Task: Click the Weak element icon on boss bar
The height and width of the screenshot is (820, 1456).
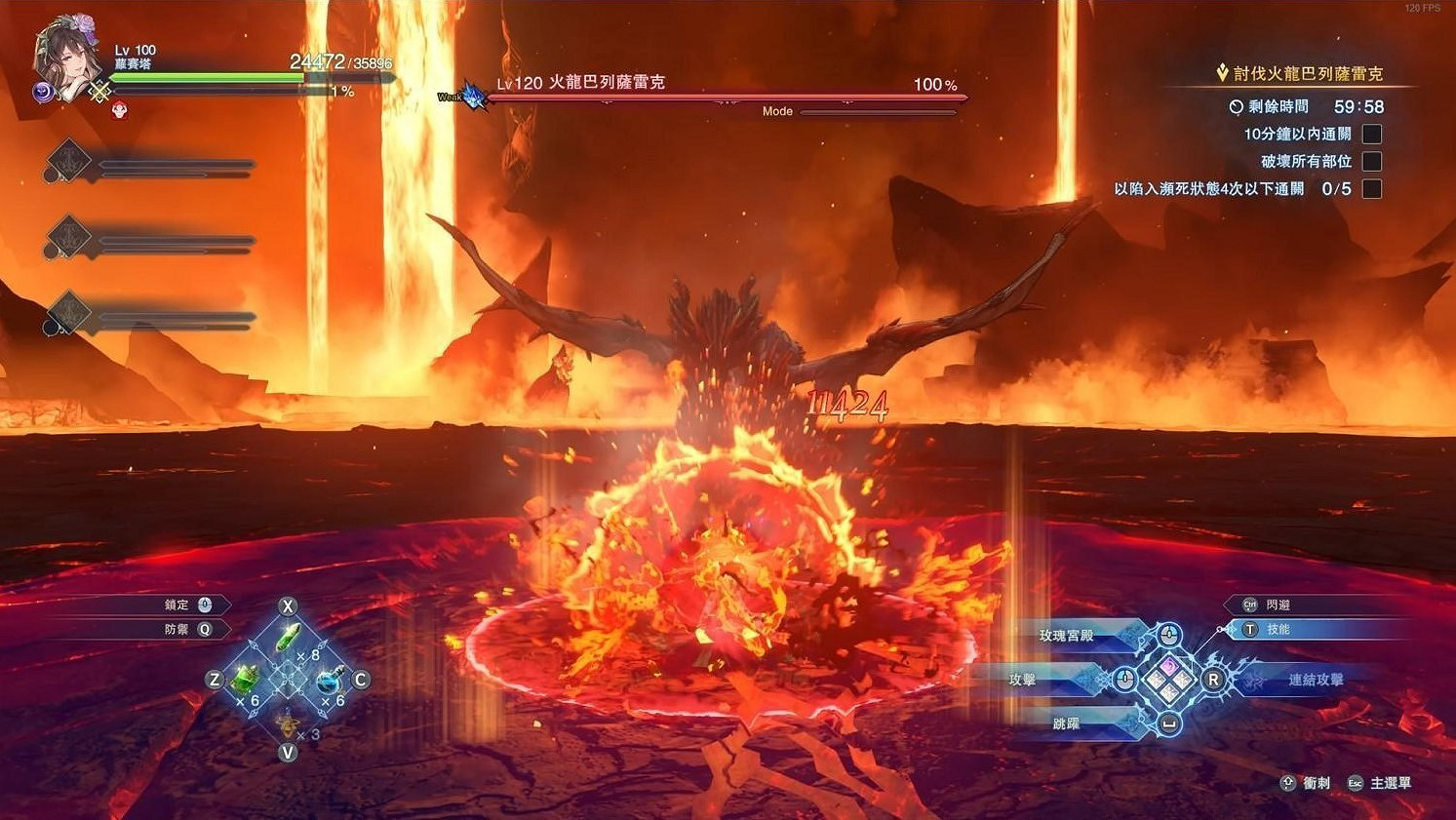Action: click(x=466, y=97)
